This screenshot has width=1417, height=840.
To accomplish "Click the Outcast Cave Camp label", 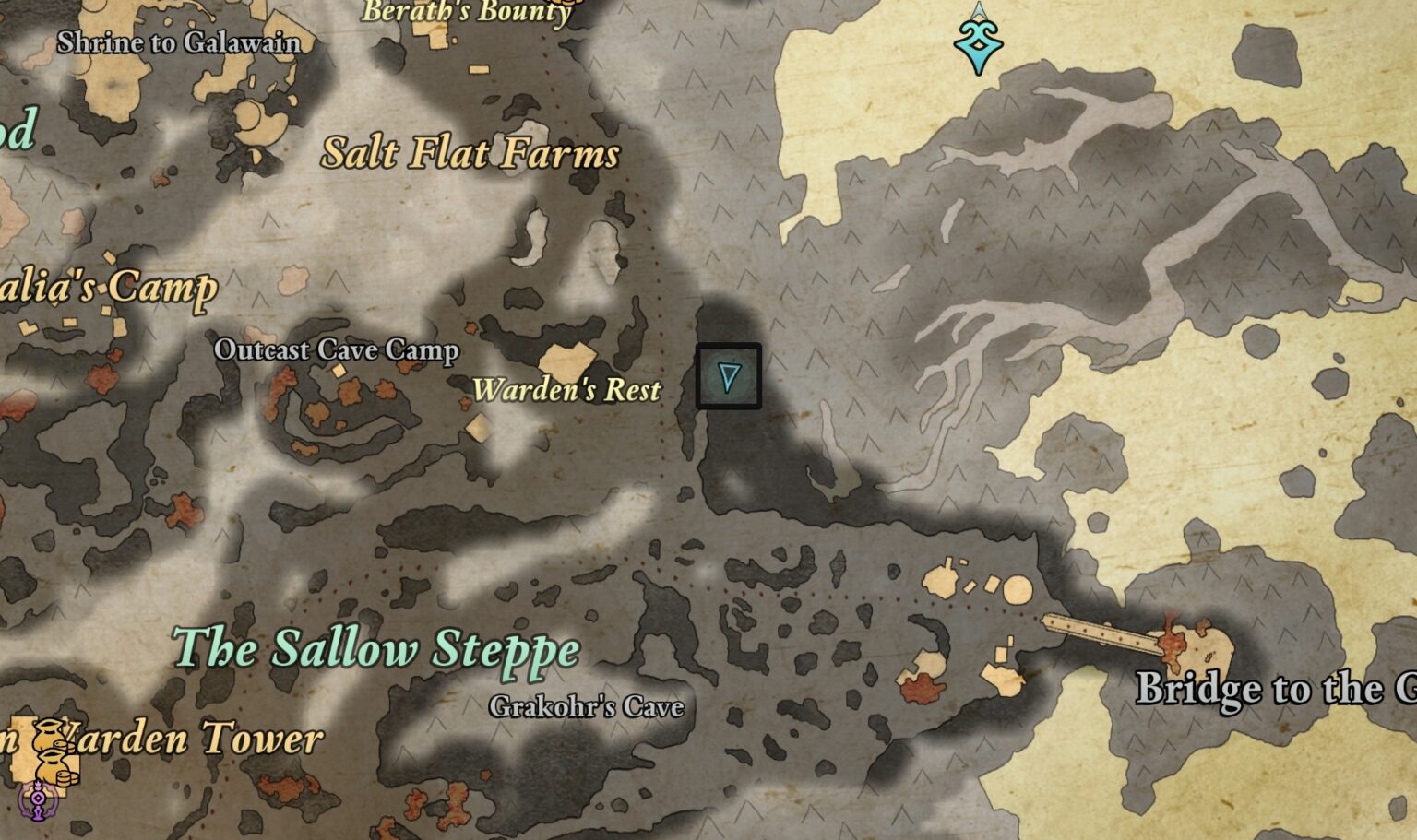I will pyautogui.click(x=336, y=351).
